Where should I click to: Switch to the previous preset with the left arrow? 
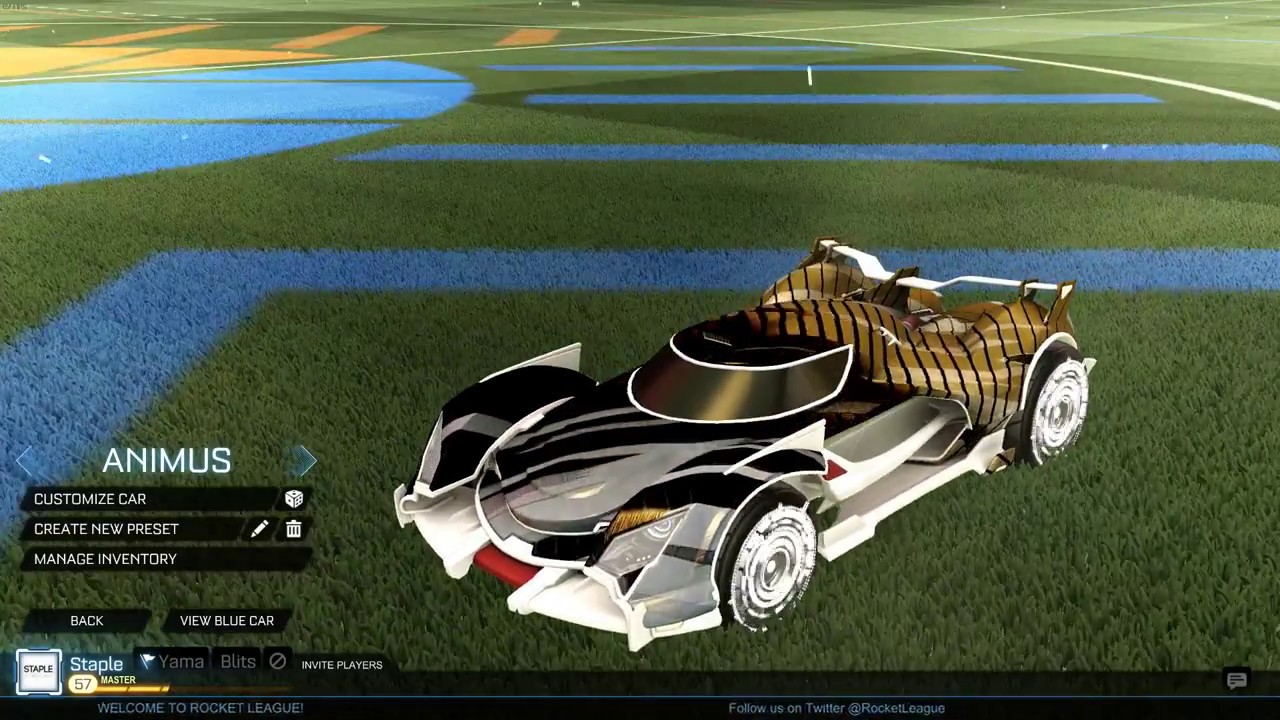25,460
